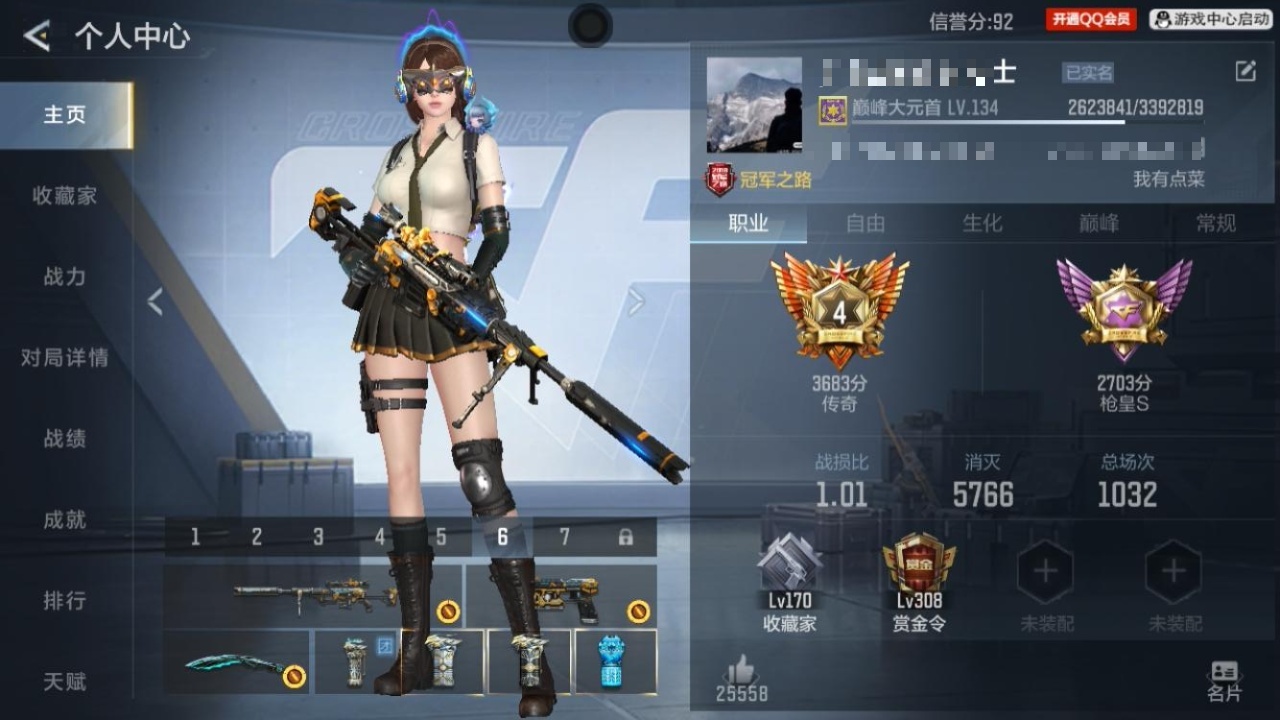Select 战力 in the left sidebar
Image resolution: width=1280 pixels, height=720 pixels.
65,277
